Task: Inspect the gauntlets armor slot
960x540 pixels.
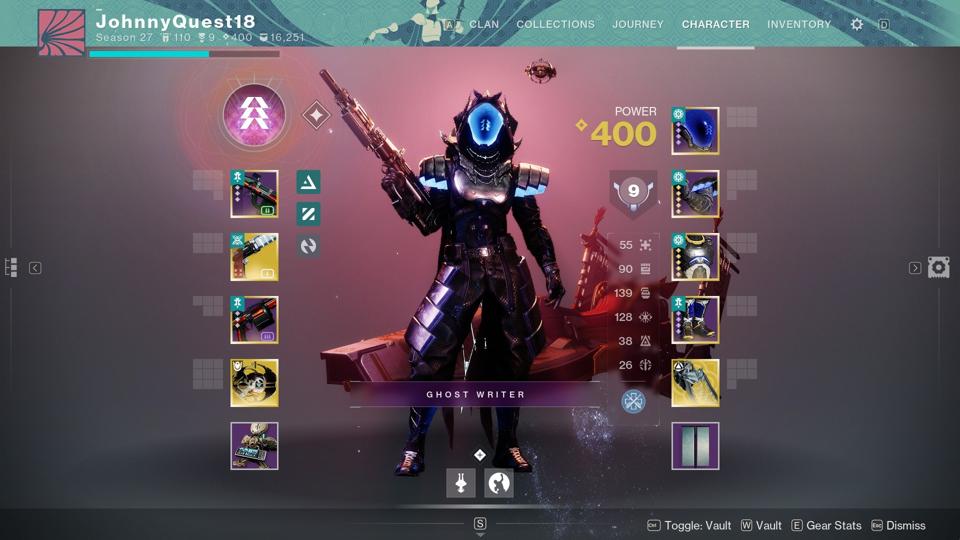Action: (x=695, y=194)
